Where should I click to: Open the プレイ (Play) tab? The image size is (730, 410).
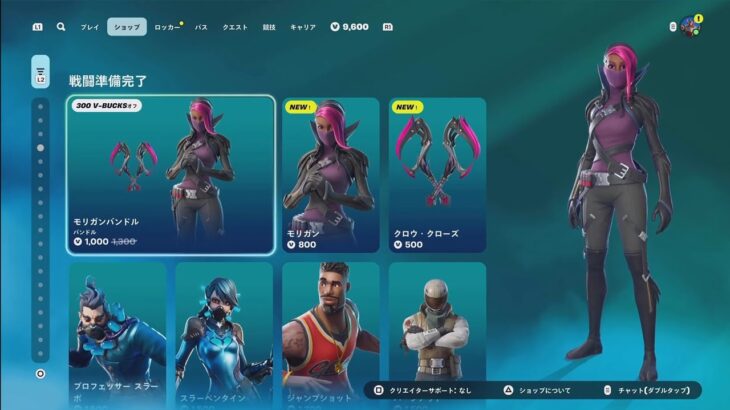(x=90, y=27)
